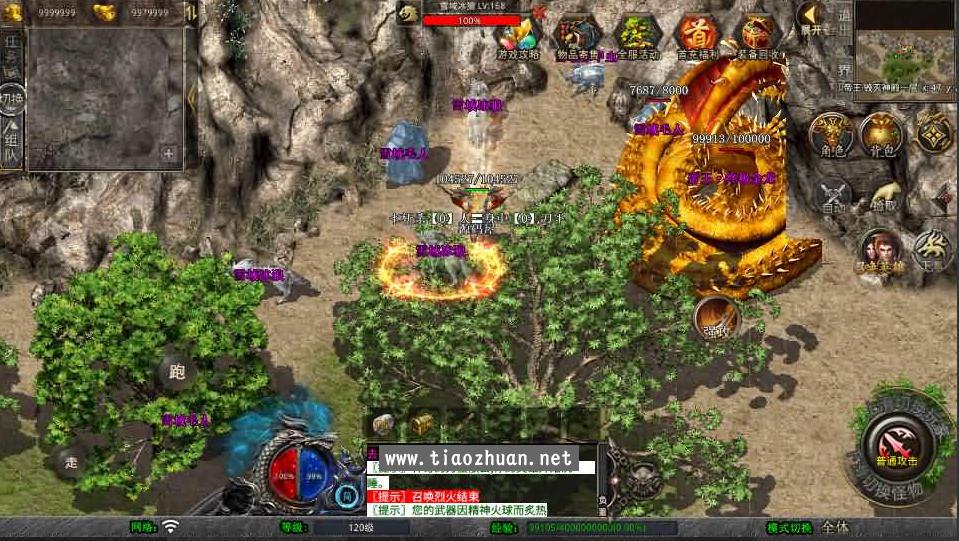Open the 游戏攻略 game guide icon
This screenshot has width=959, height=541.
(x=517, y=36)
